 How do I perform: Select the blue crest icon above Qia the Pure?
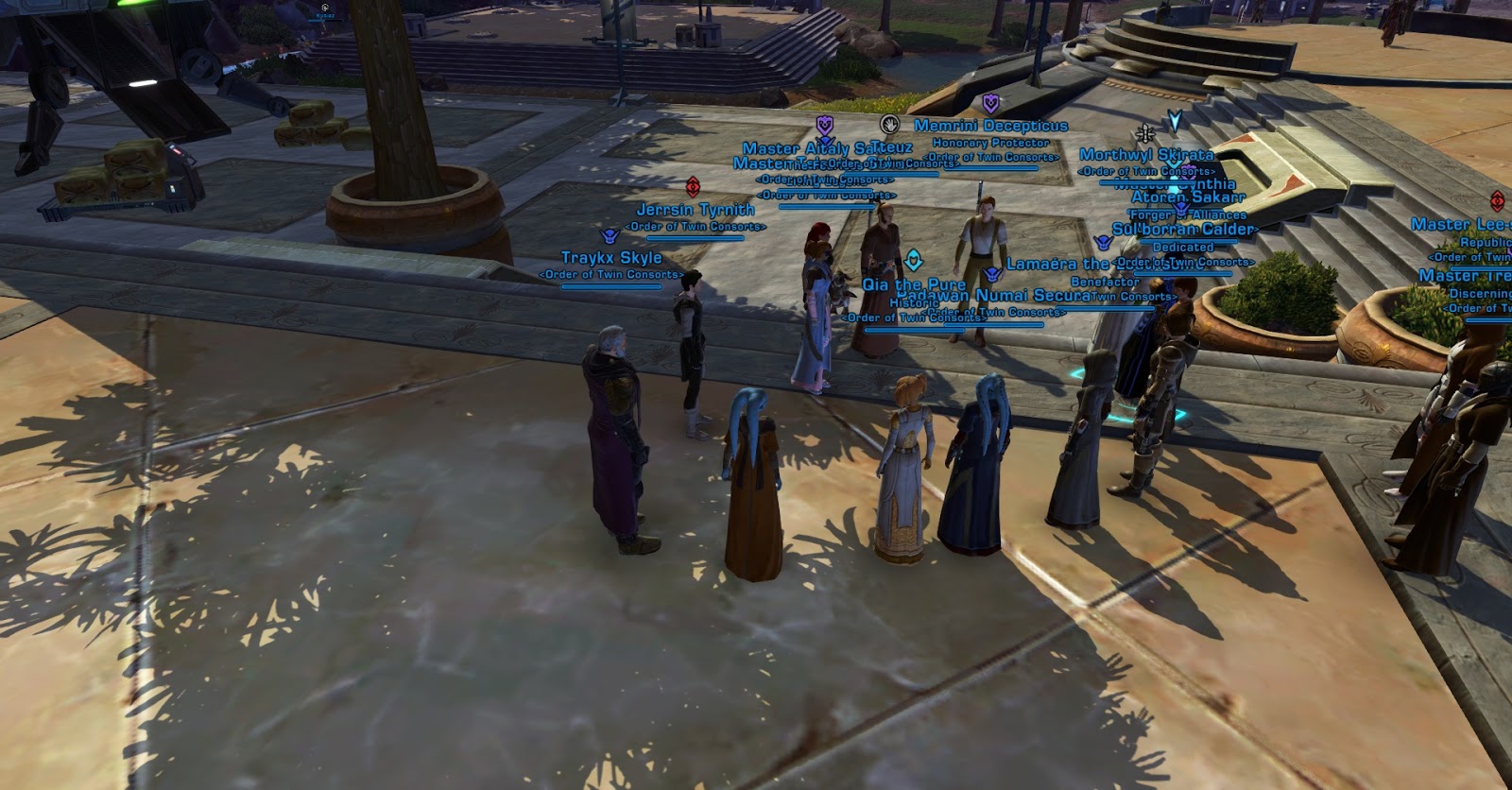click(x=913, y=259)
